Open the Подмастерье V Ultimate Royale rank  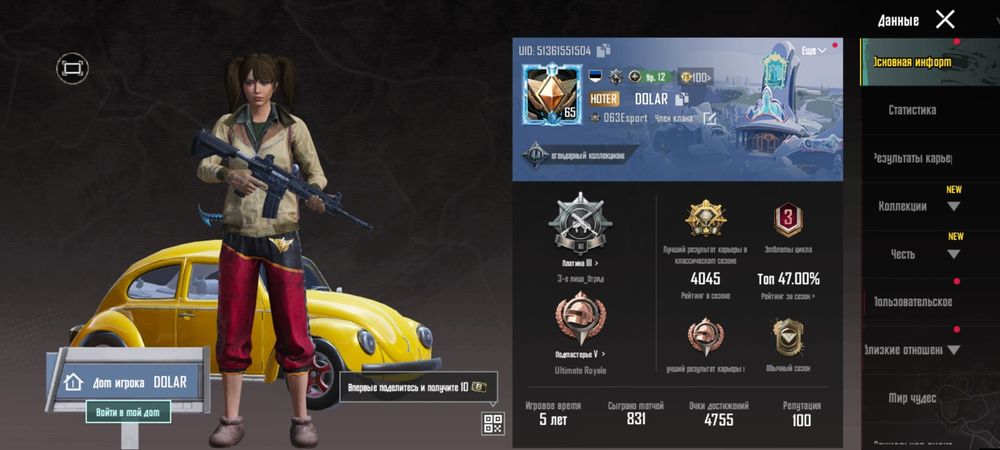580,354
